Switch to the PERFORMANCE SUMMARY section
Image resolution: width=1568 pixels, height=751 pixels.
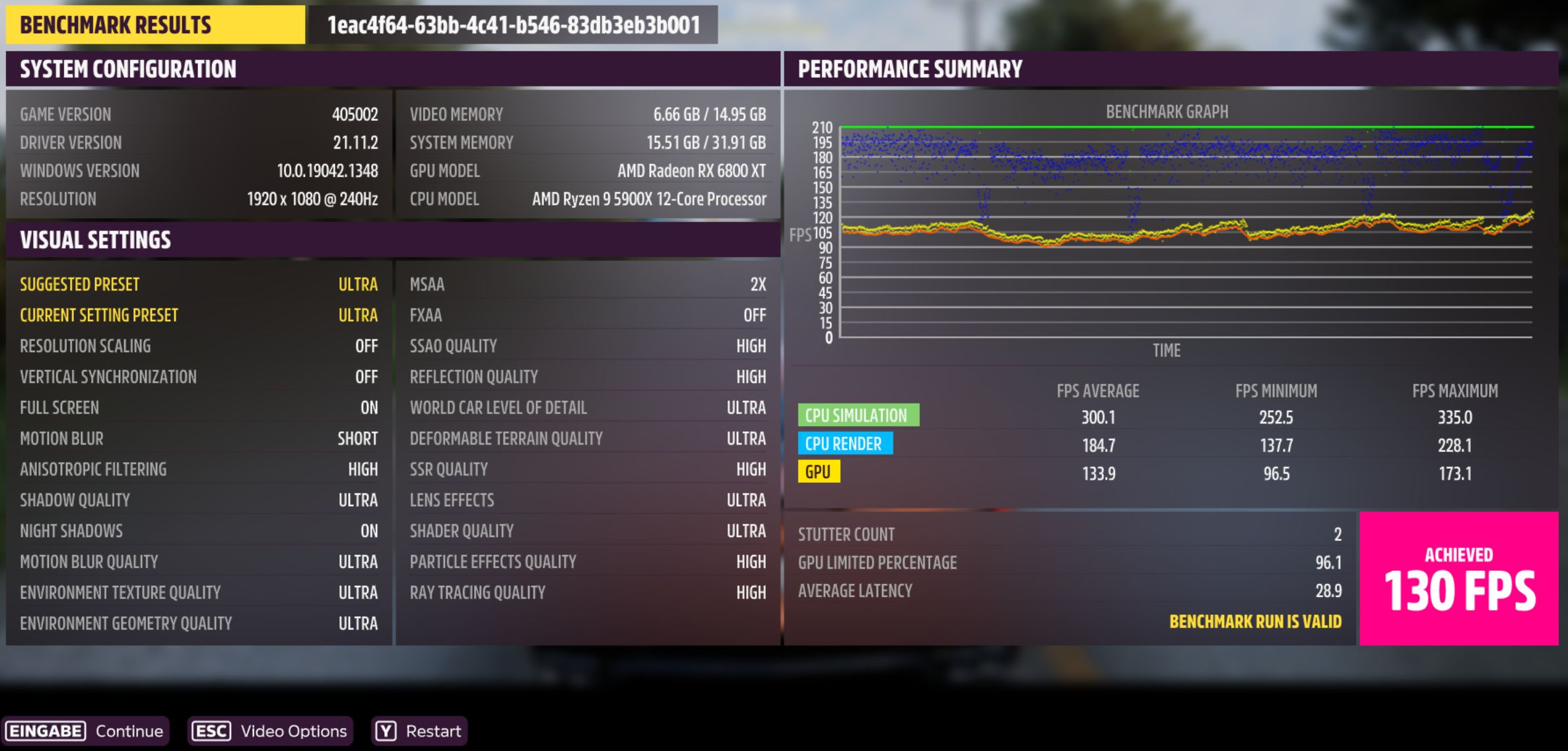click(909, 67)
